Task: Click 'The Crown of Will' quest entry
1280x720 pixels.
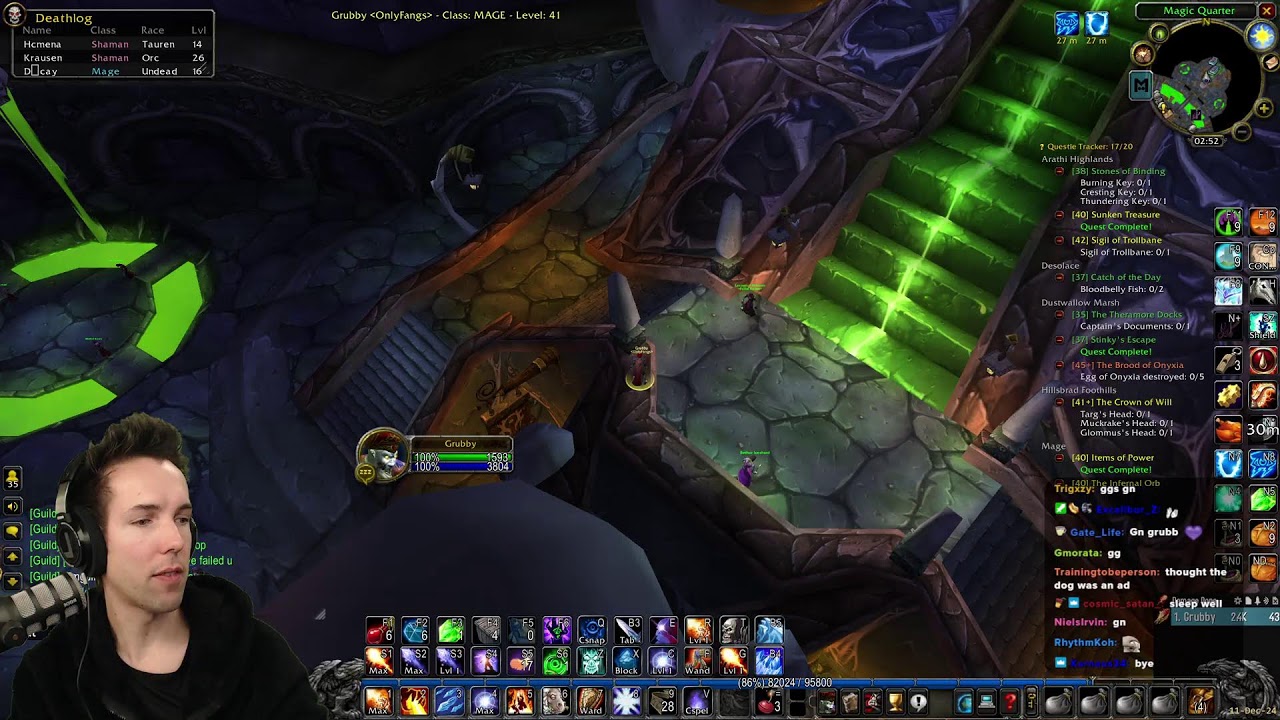Action: pos(1121,401)
